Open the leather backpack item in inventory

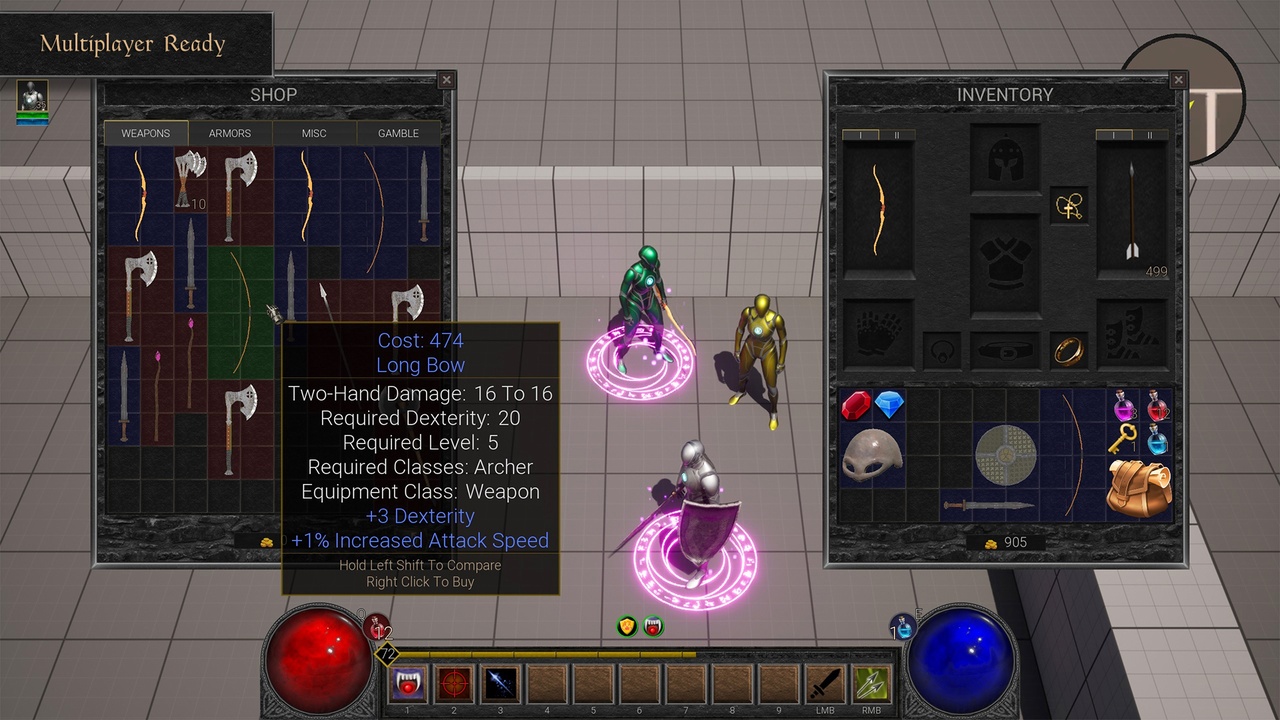coord(1140,488)
